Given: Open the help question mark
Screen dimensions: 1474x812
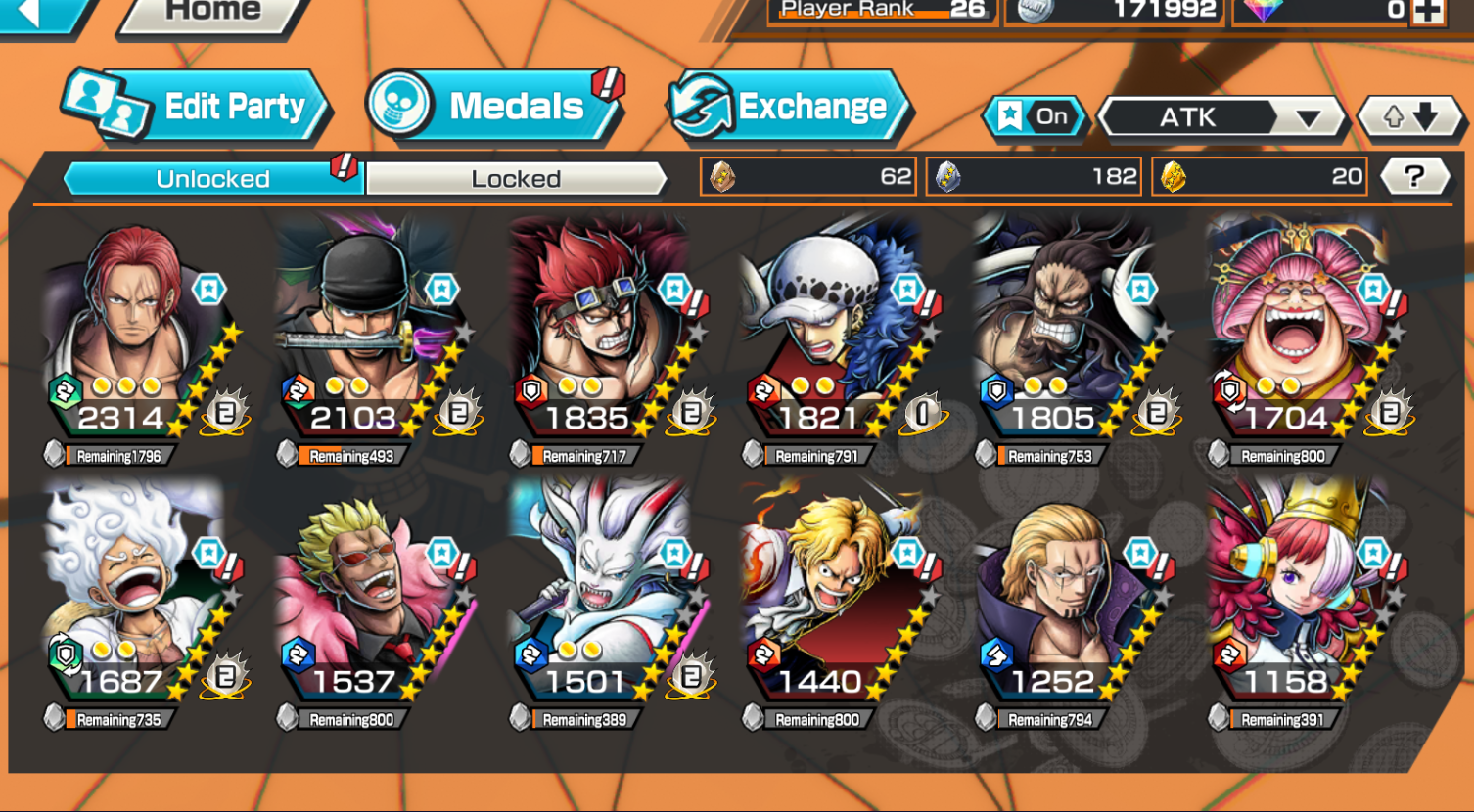Looking at the screenshot, I should coord(1413,176).
